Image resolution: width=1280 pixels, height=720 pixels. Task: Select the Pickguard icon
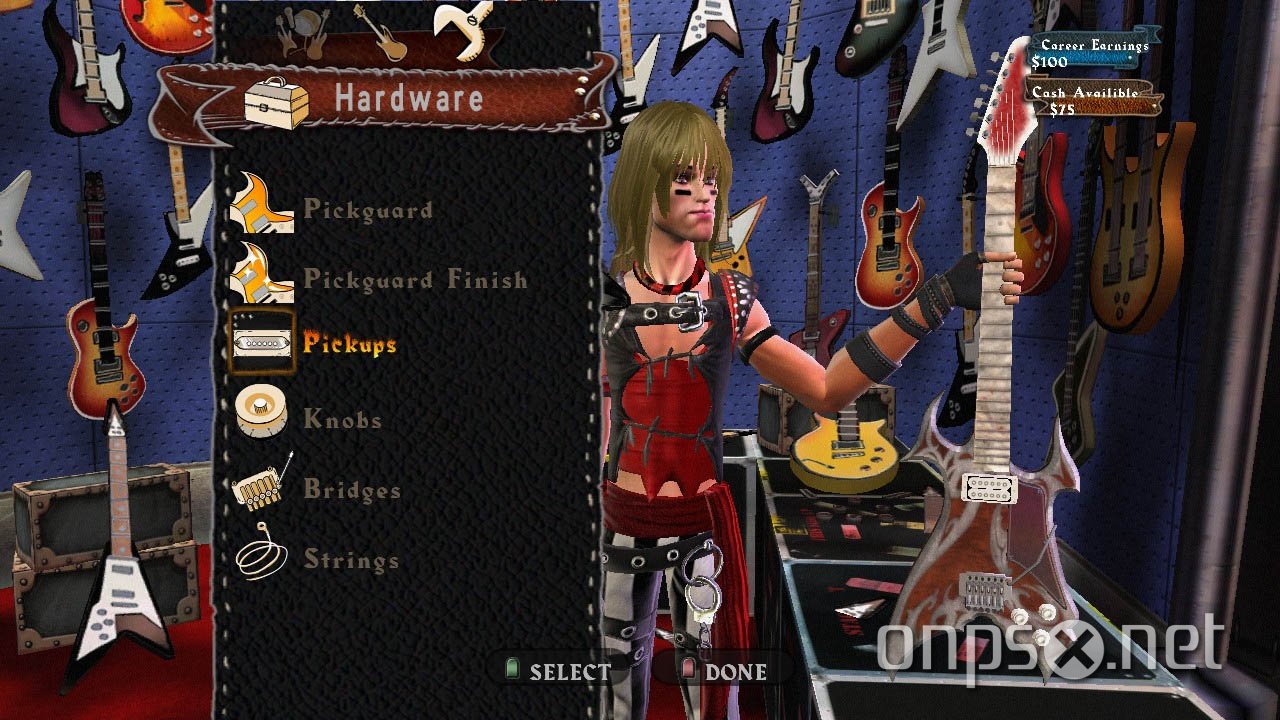tap(262, 208)
